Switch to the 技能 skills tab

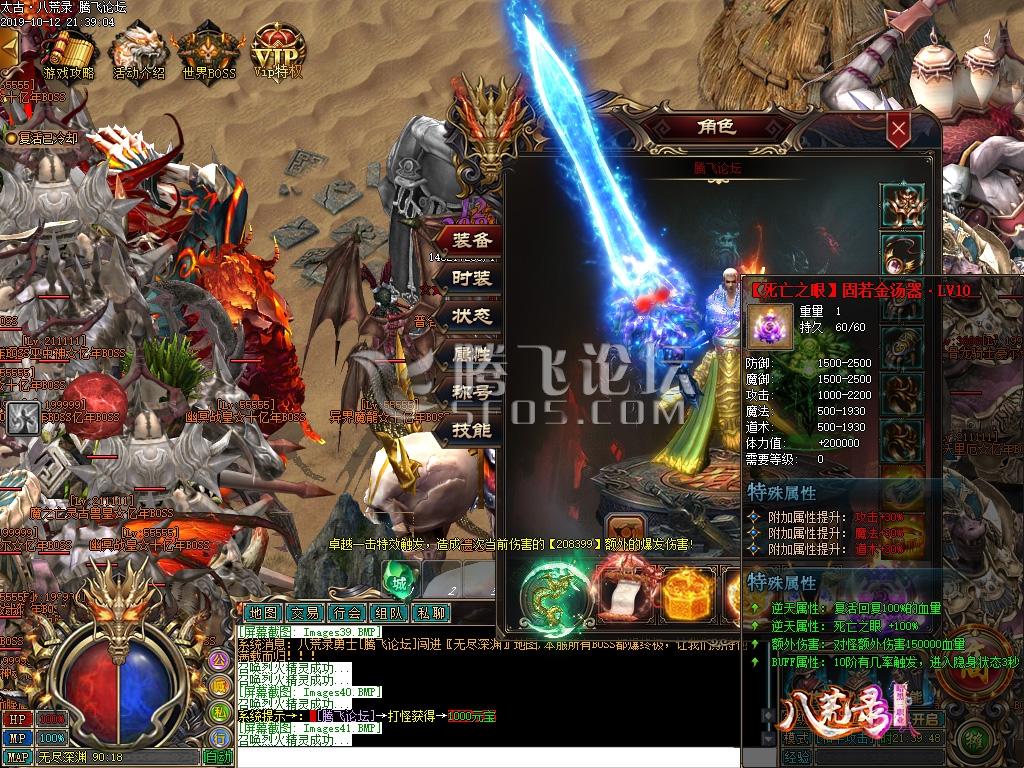pos(471,430)
